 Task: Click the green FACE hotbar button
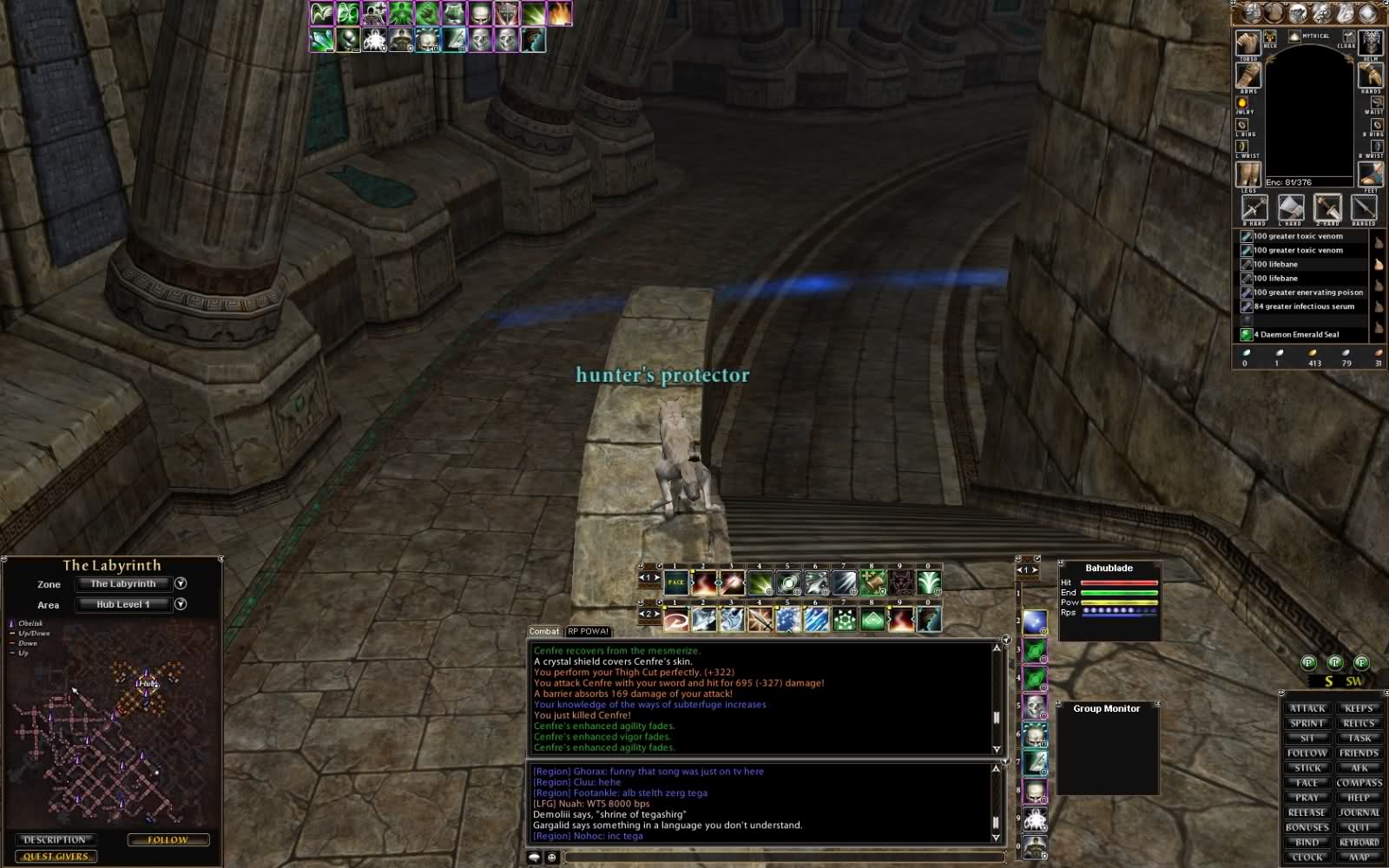click(x=676, y=582)
